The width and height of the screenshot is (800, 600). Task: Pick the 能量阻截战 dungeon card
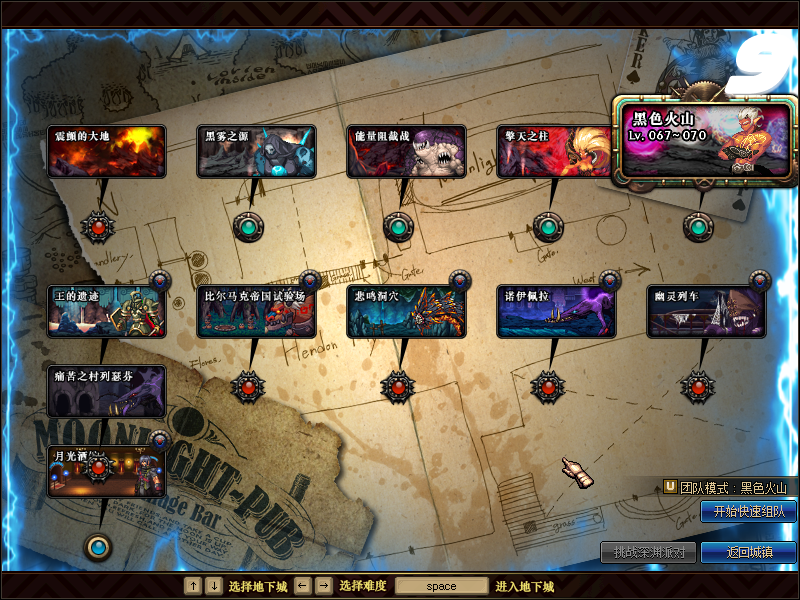click(x=407, y=152)
